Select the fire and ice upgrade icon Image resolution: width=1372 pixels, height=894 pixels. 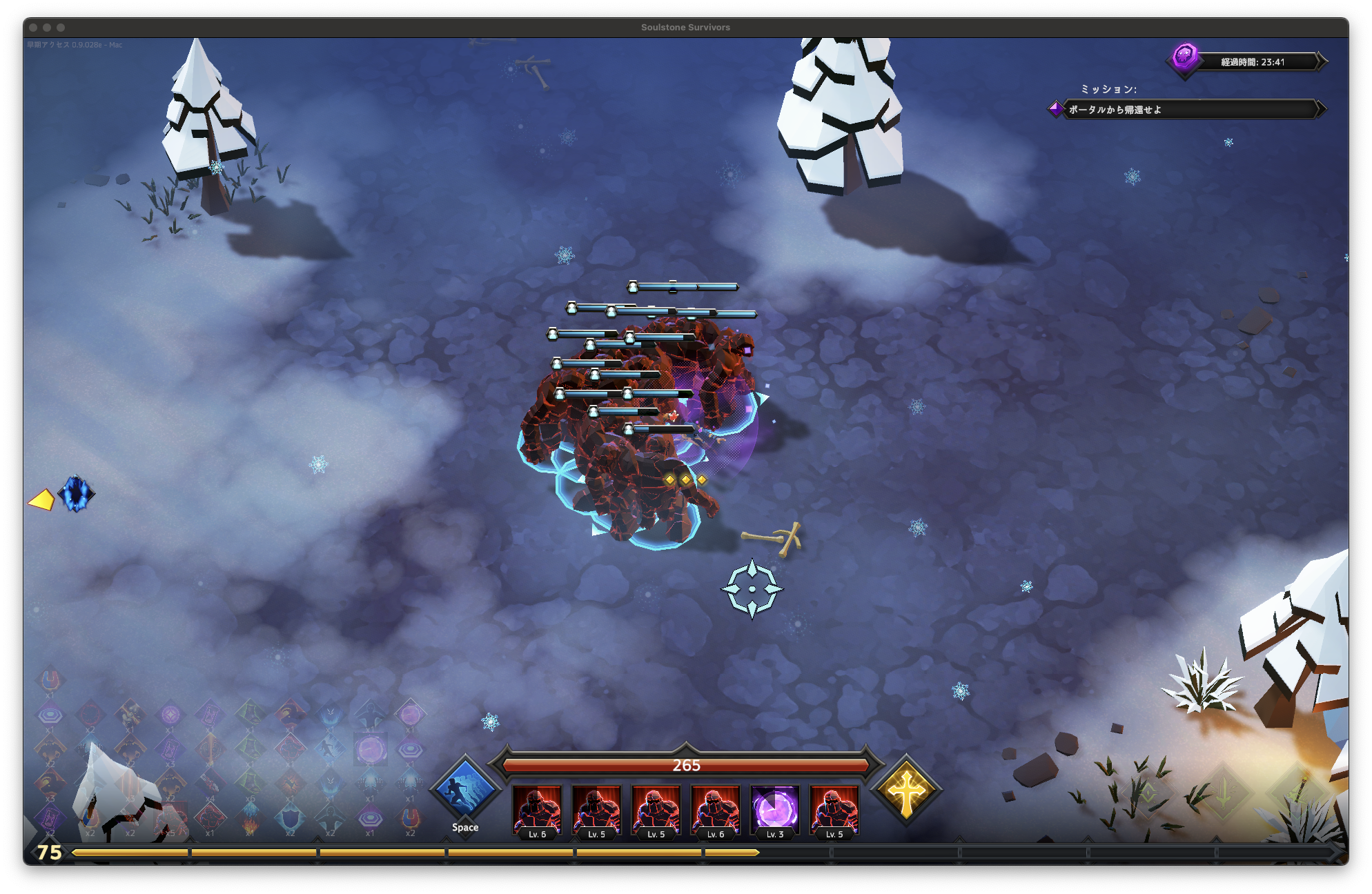[250, 818]
